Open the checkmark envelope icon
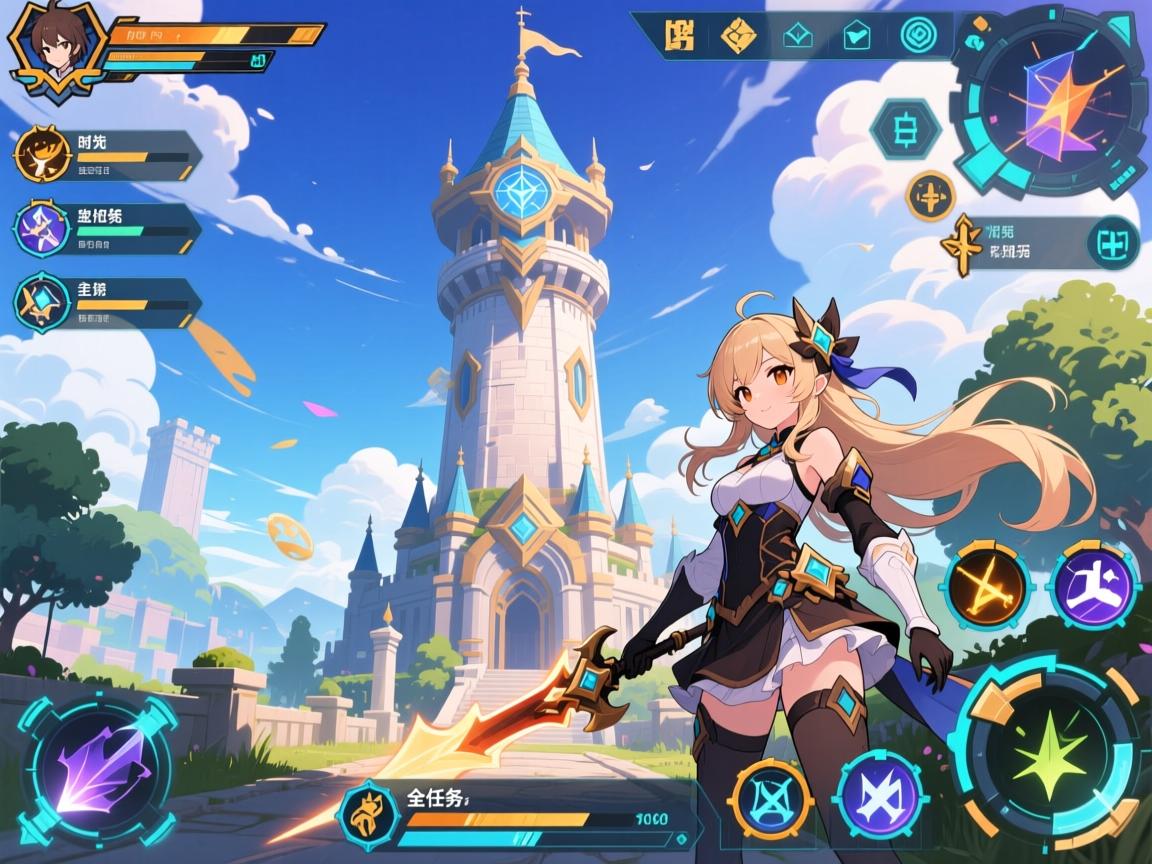1152x864 pixels. (857, 36)
